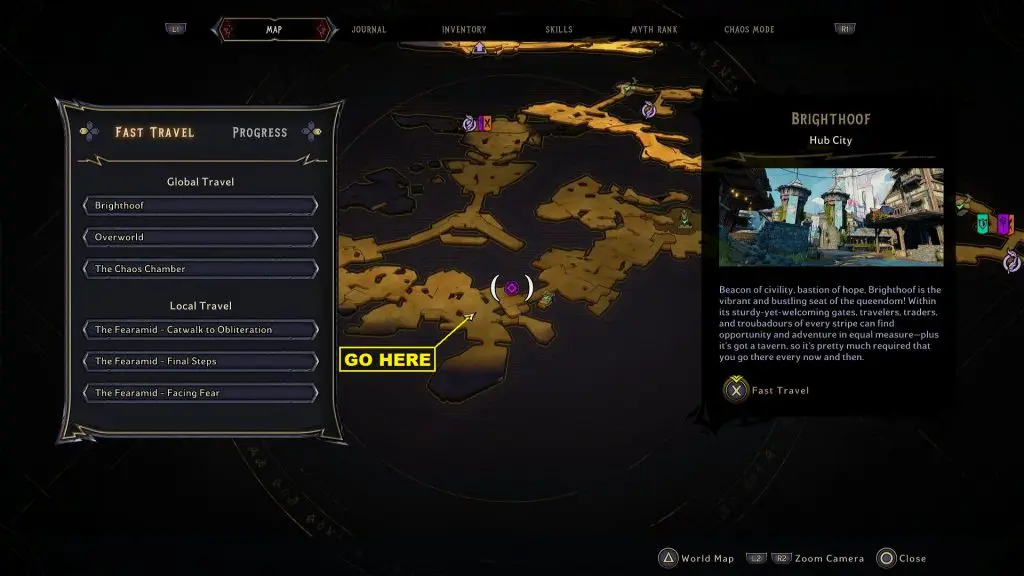Screen dimensions: 1024x576
Task: Click the Brighthoof hub city preview image
Action: (x=830, y=217)
